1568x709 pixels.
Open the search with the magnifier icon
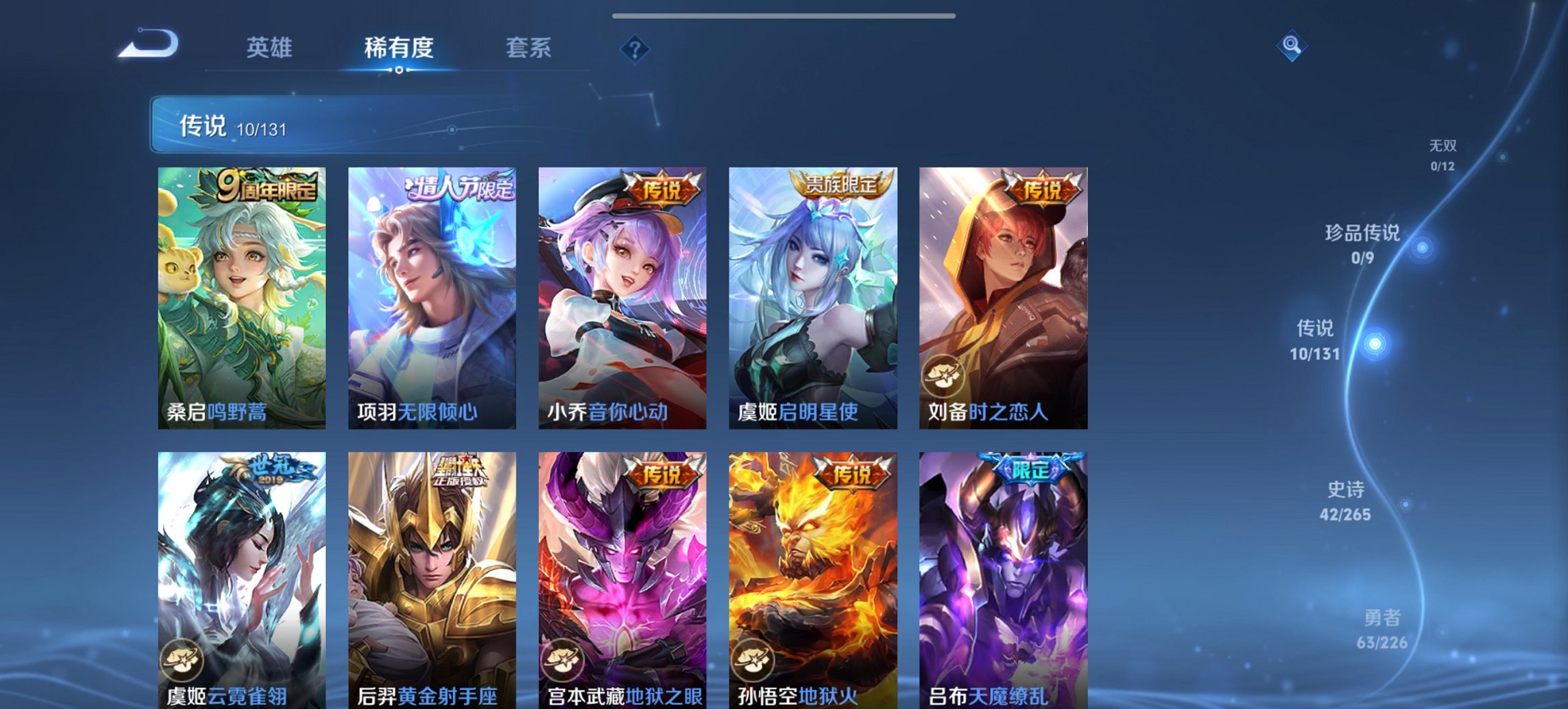(1291, 45)
